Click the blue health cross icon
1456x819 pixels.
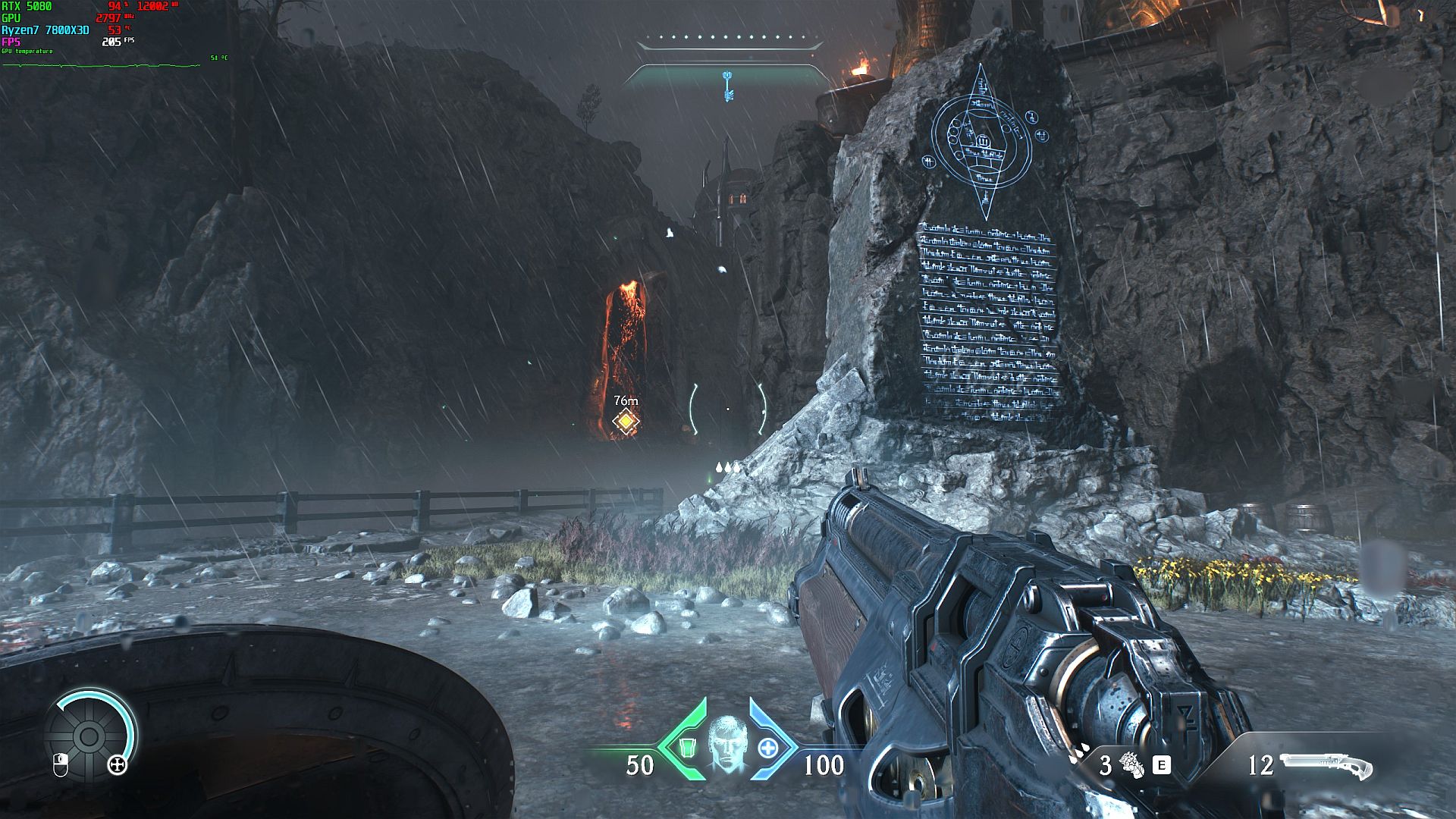pos(767,748)
